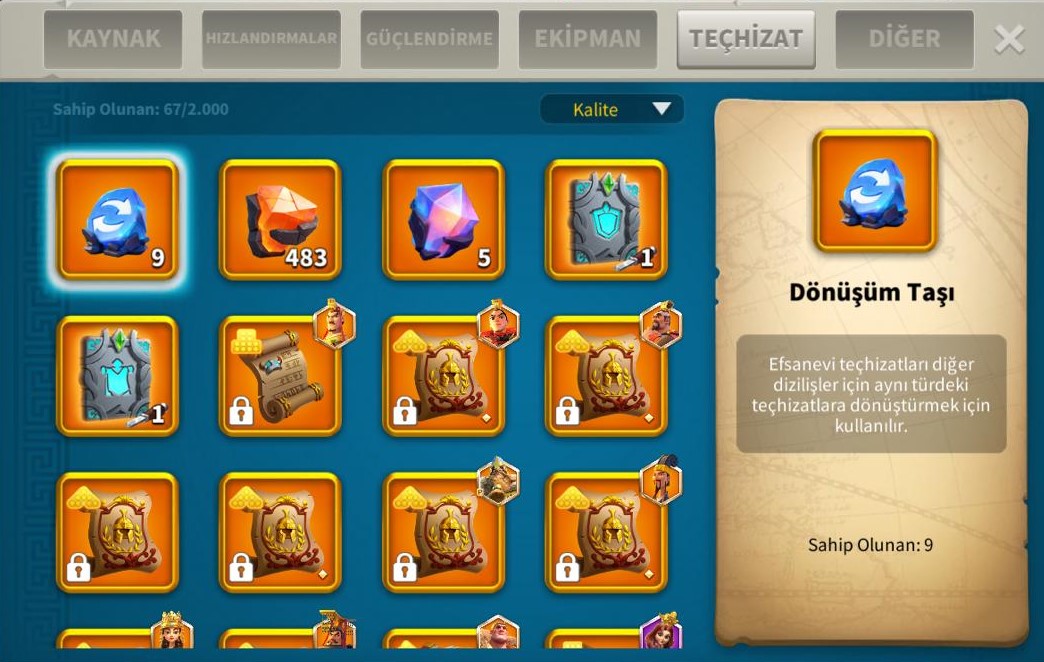Switch to the KAYNAK tab
Image resolution: width=1044 pixels, height=662 pixels.
point(112,40)
